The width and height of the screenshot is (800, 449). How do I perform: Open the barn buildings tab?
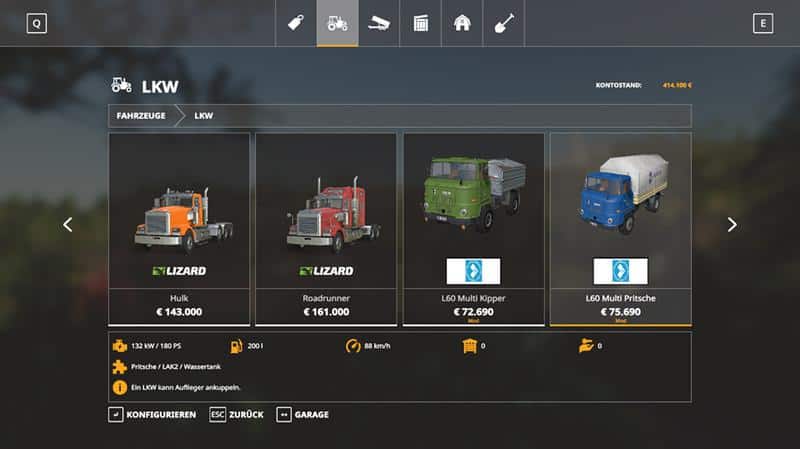click(462, 23)
